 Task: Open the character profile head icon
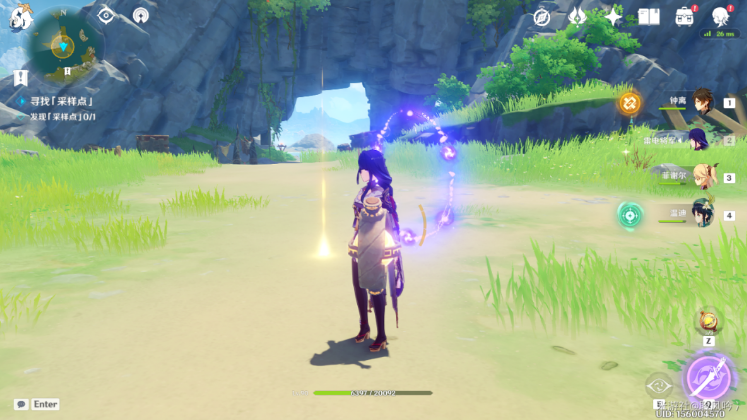(x=720, y=16)
